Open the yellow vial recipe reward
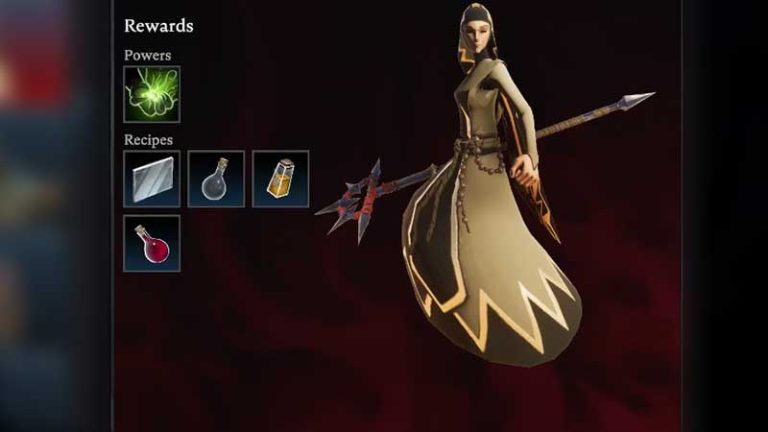The image size is (768, 432). (280, 179)
